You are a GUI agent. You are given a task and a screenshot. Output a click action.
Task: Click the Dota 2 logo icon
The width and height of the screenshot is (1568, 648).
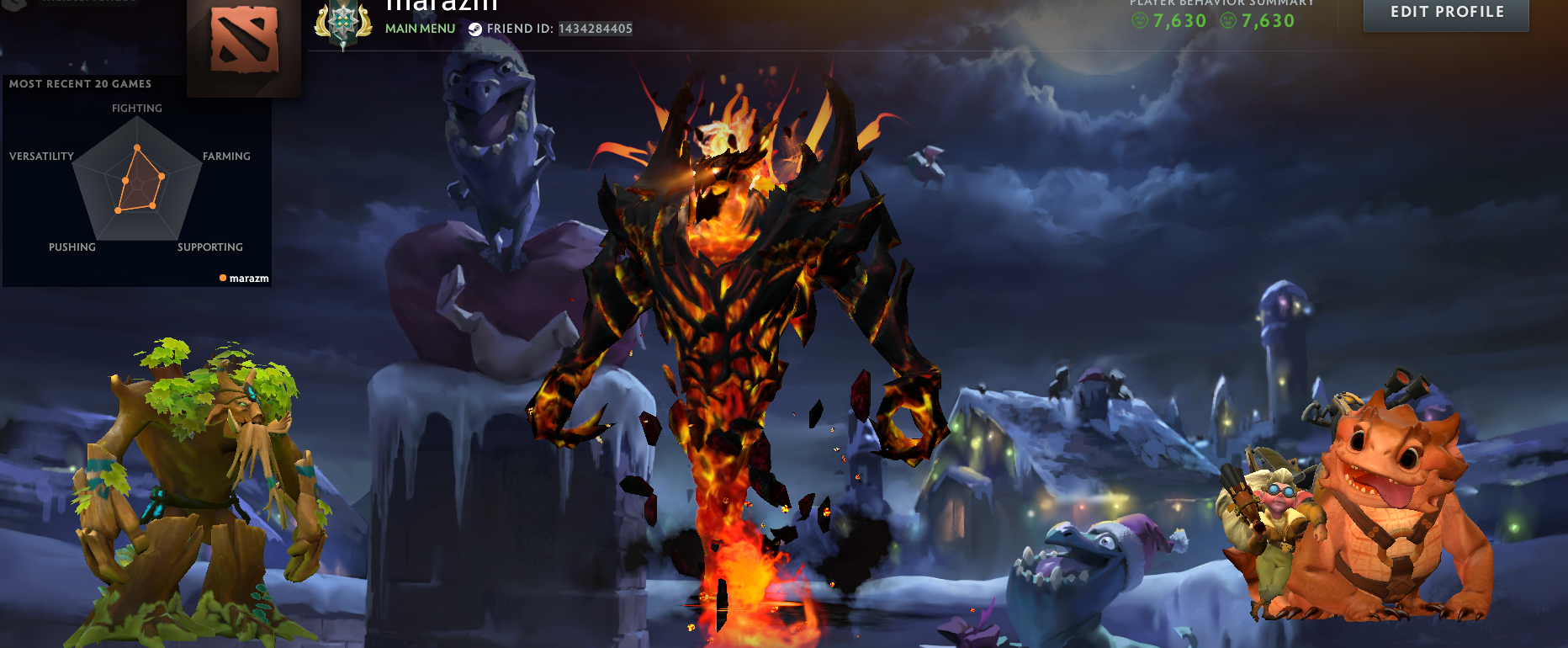click(x=243, y=40)
